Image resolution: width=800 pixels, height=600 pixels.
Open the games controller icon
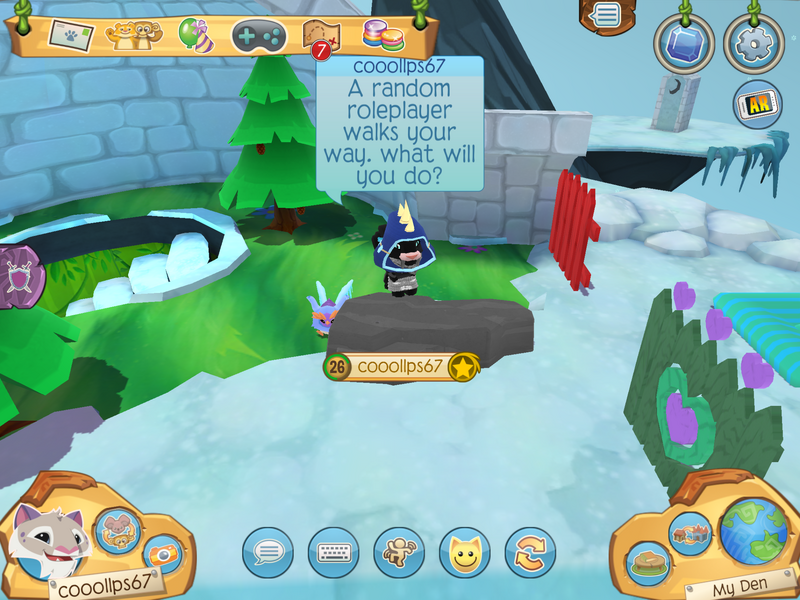coord(259,36)
